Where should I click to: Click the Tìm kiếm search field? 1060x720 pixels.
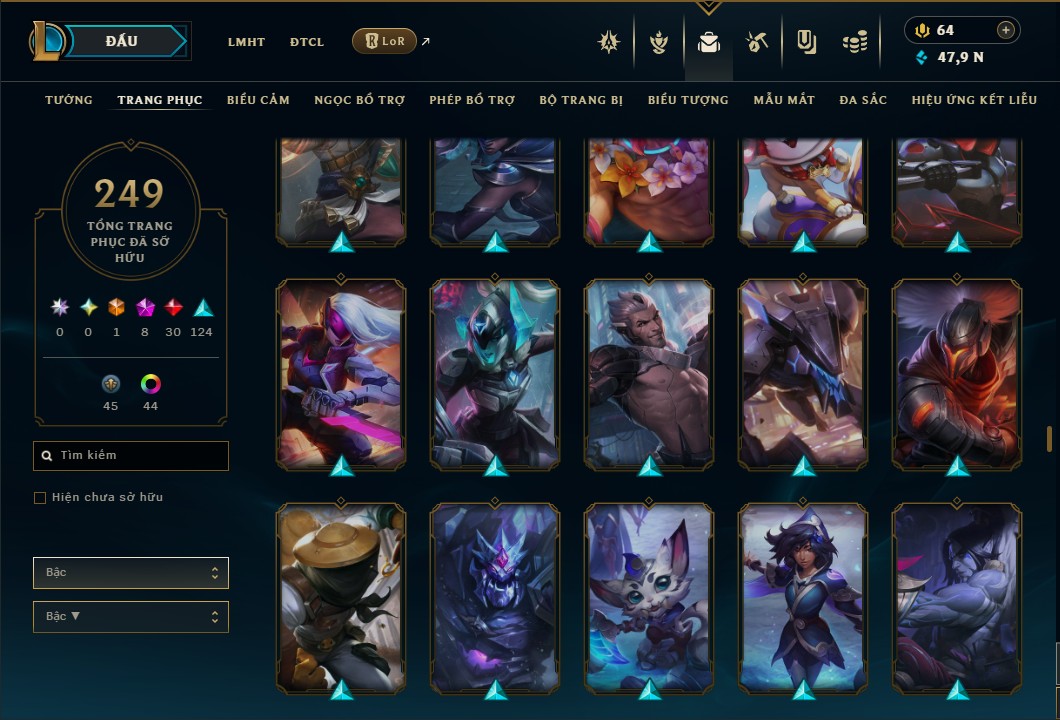[131, 456]
